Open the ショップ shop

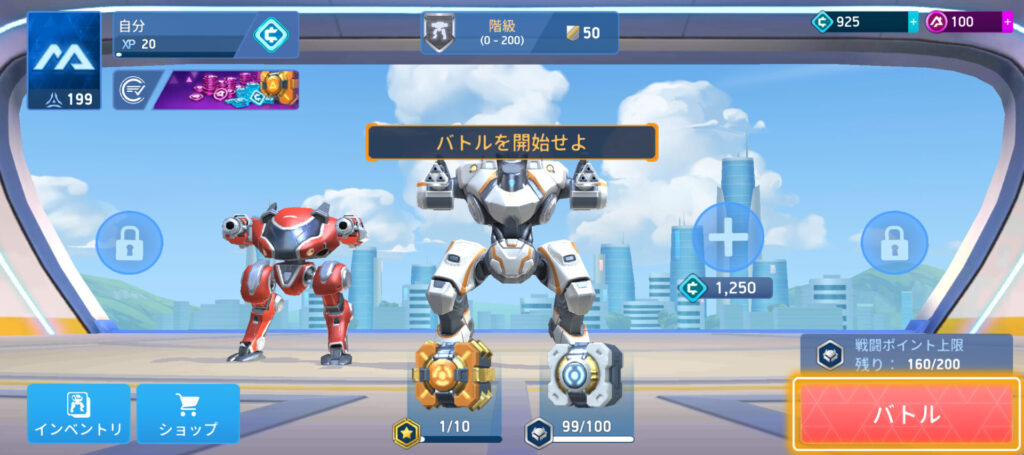tap(188, 413)
